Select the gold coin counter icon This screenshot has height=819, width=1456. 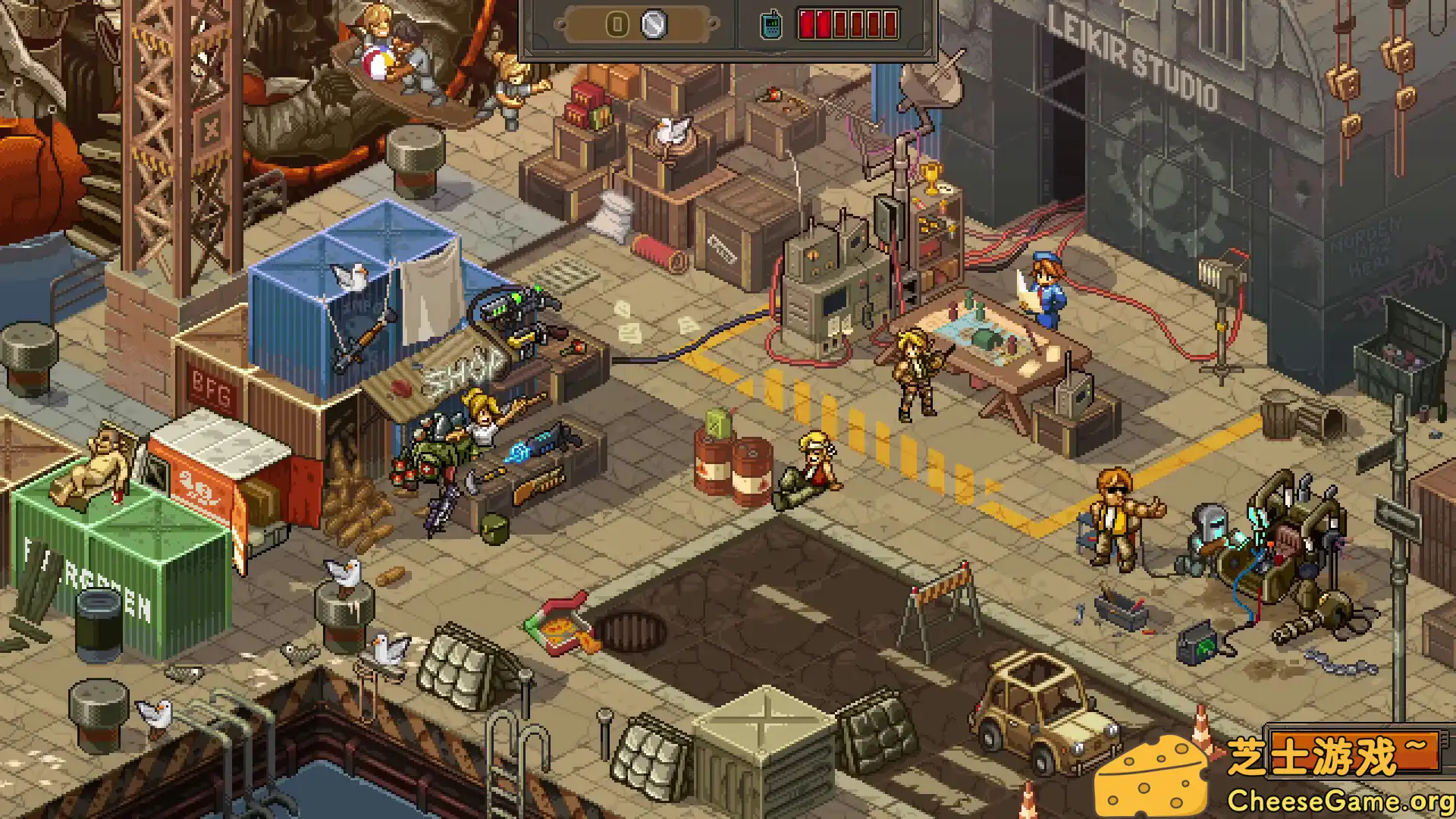(x=618, y=25)
